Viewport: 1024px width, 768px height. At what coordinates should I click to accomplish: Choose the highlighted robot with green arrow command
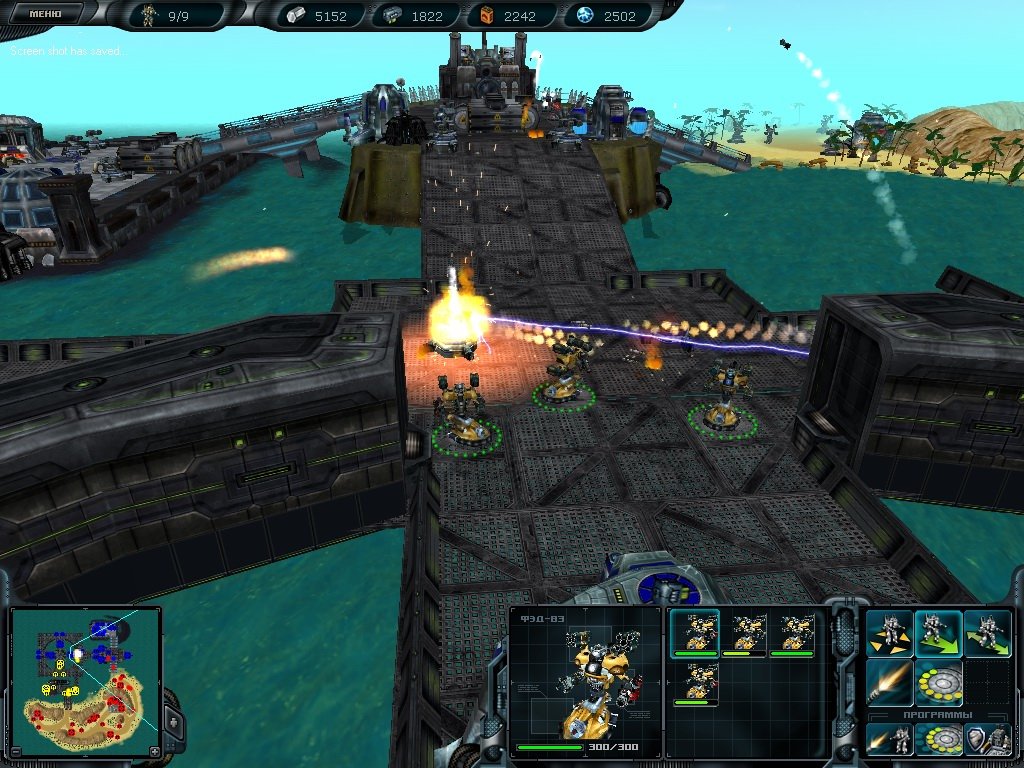939,633
